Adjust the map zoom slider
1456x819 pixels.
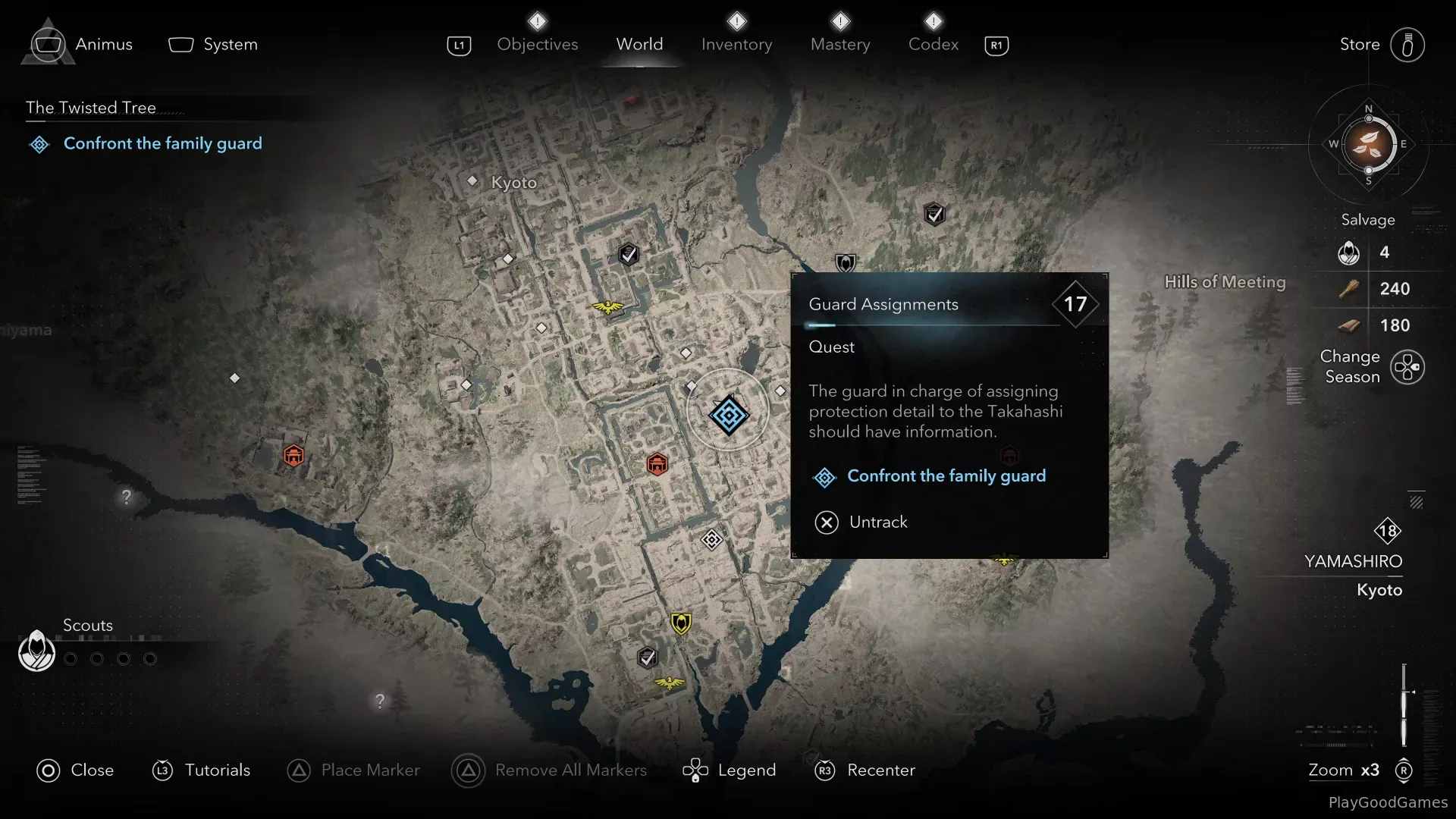pos(1404,704)
